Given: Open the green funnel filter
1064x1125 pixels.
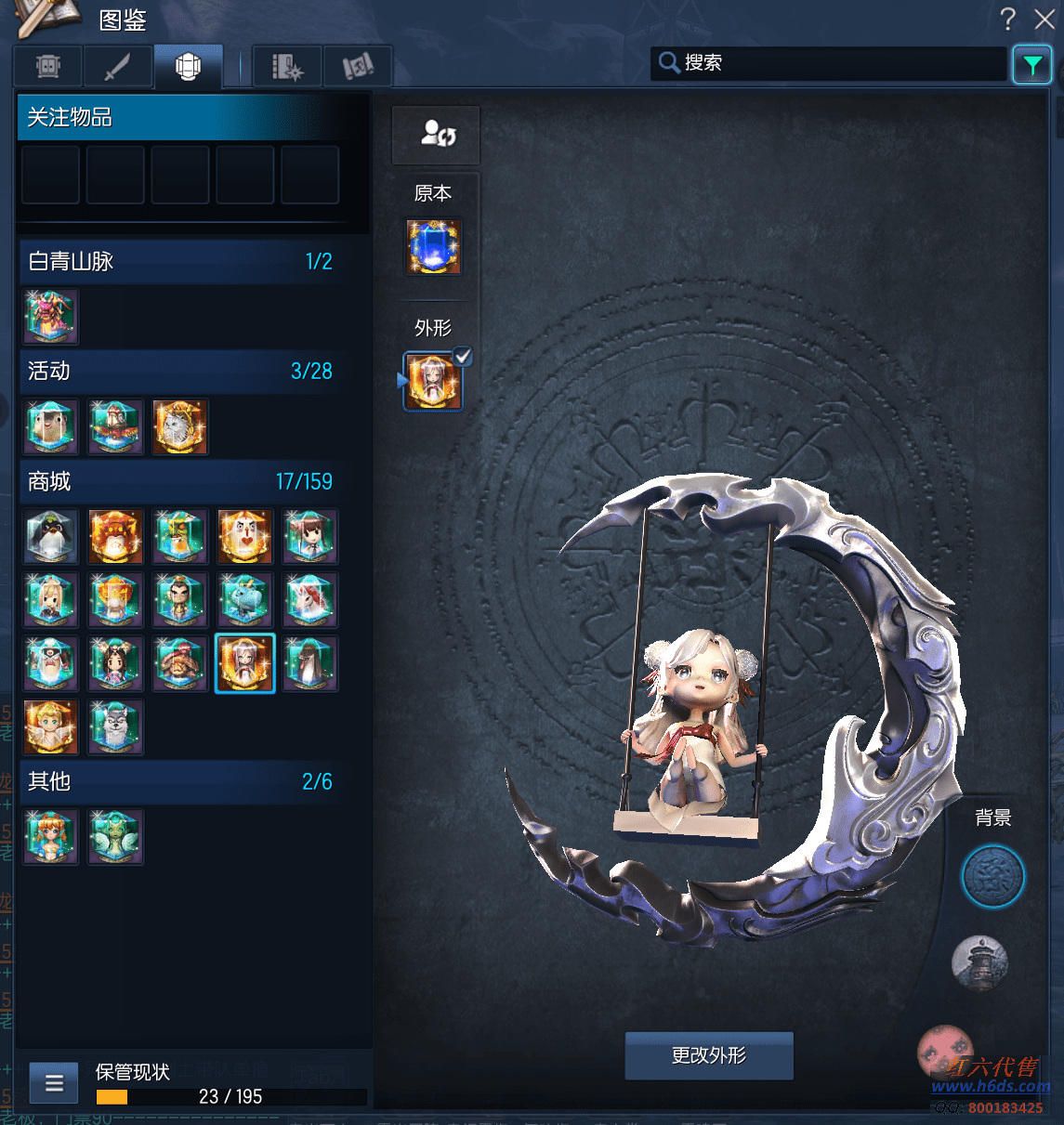Looking at the screenshot, I should 1031,65.
